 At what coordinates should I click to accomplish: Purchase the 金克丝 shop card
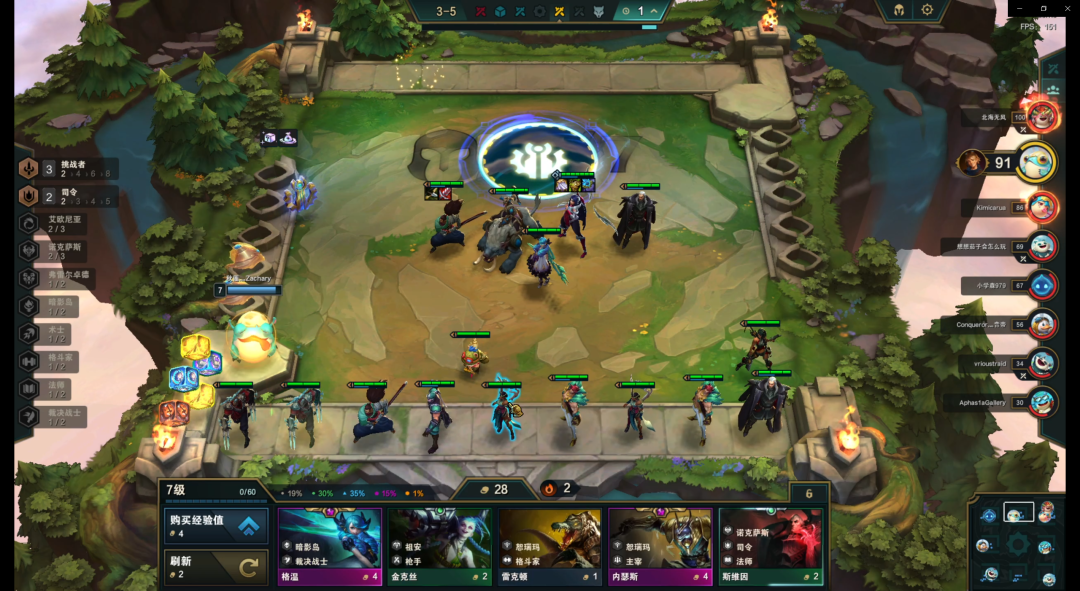(440, 545)
